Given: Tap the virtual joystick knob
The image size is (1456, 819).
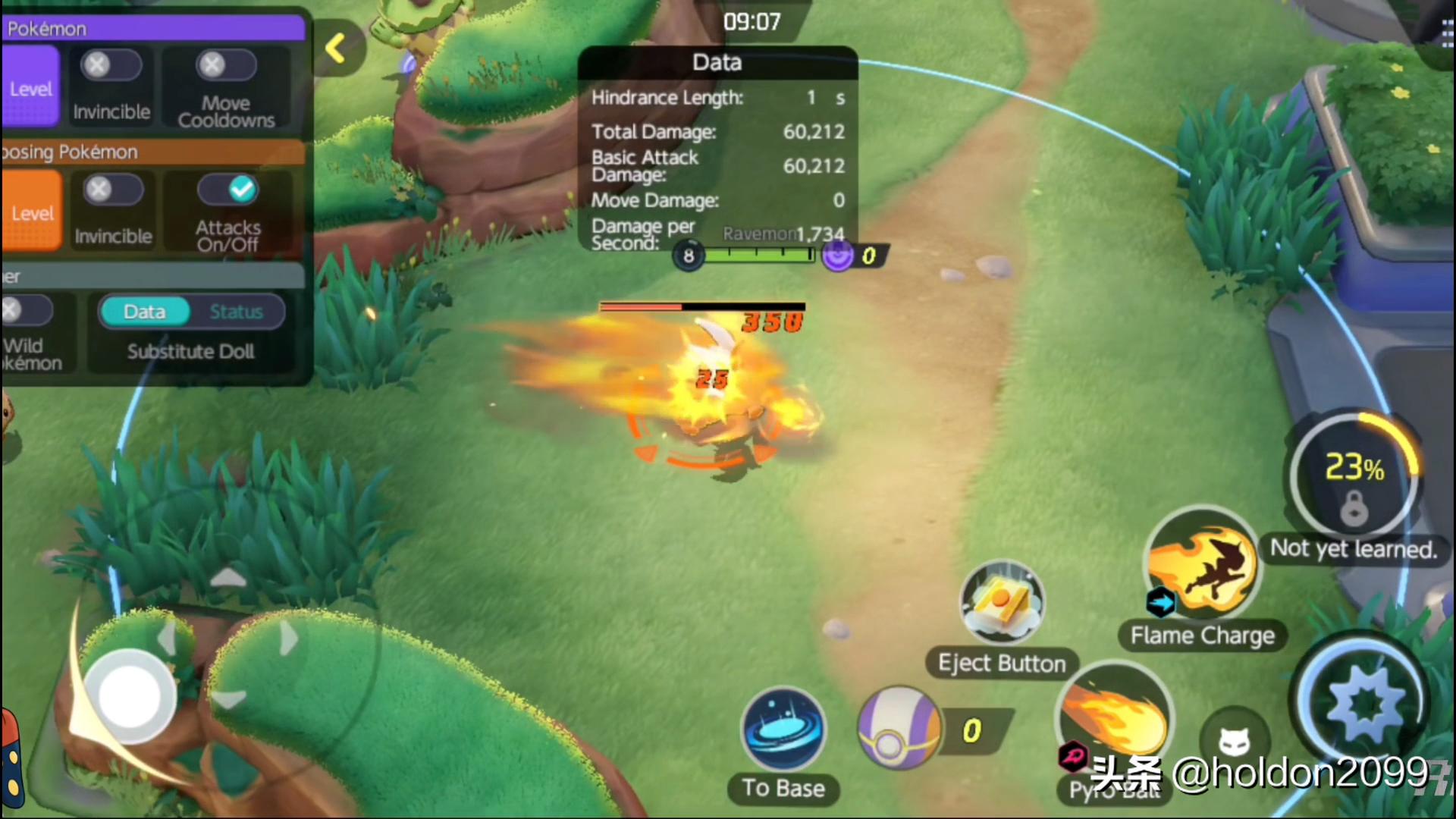Looking at the screenshot, I should pyautogui.click(x=129, y=696).
